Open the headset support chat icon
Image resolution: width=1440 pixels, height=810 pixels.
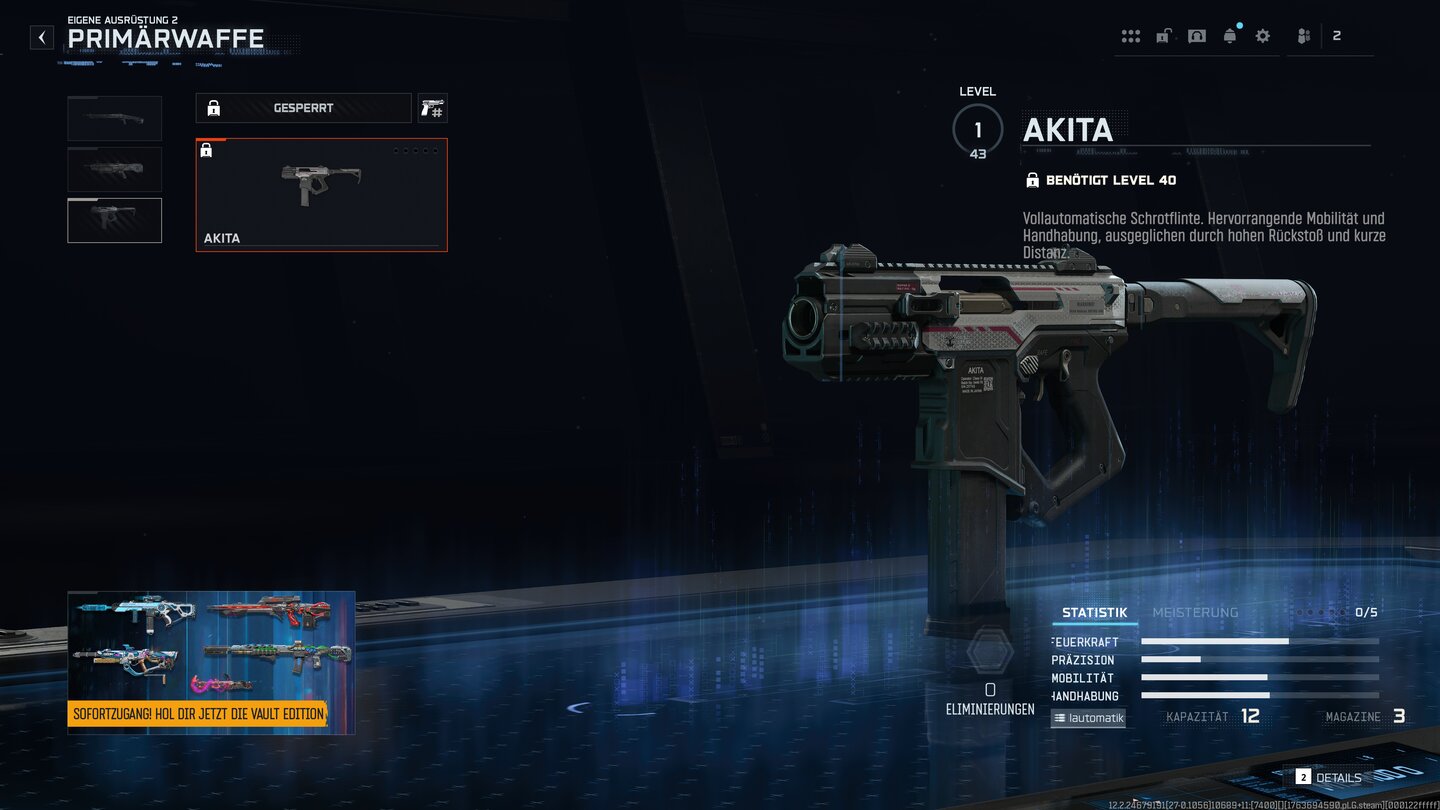(x=1197, y=36)
